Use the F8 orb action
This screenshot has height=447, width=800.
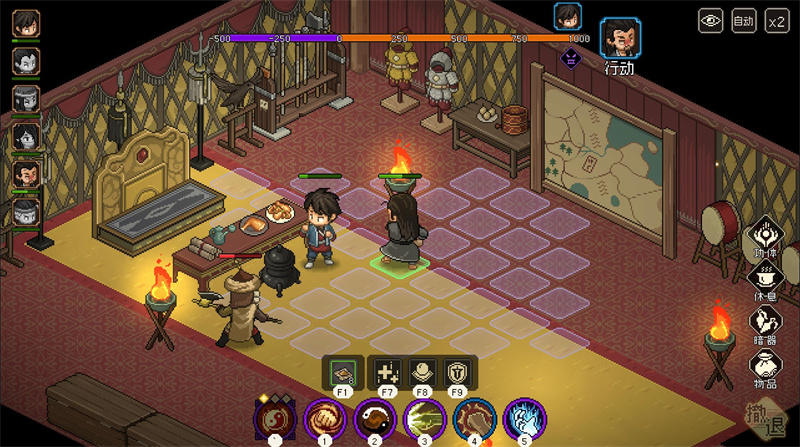(x=421, y=372)
